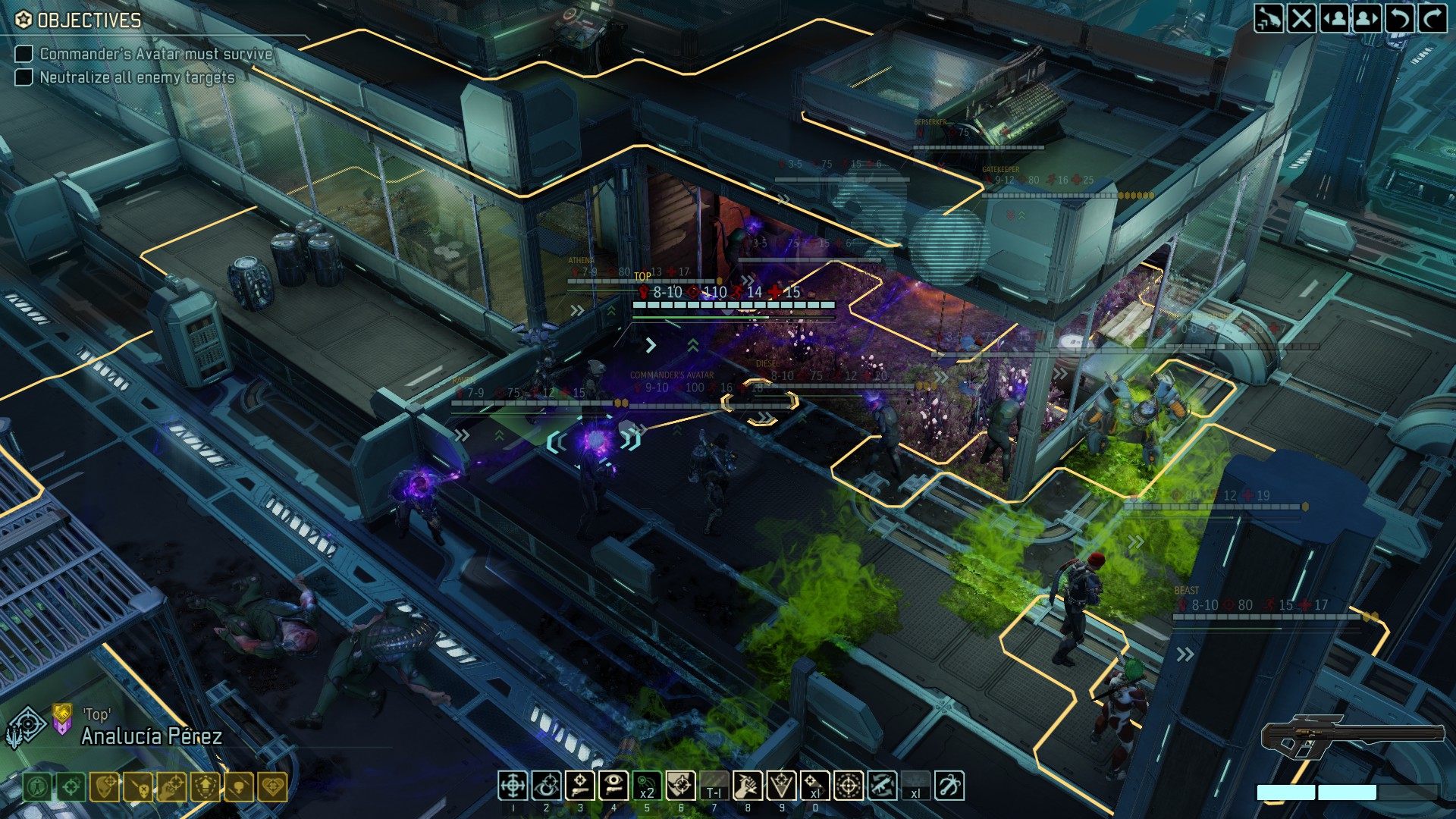Screen dimensions: 1456x819
Task: Trigger the green x2 ability icon
Action: tap(646, 786)
